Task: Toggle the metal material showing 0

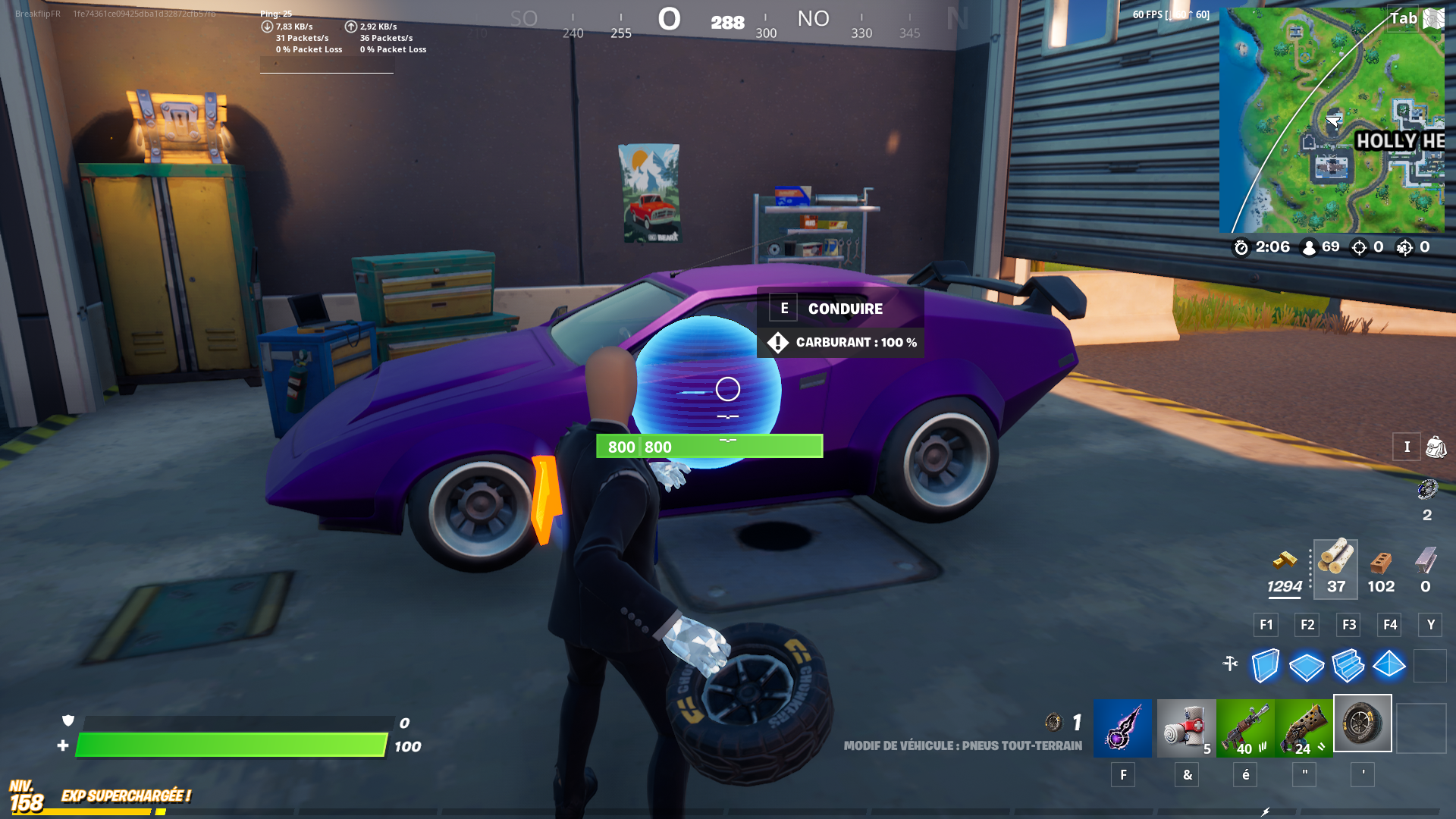Action: tap(1424, 569)
